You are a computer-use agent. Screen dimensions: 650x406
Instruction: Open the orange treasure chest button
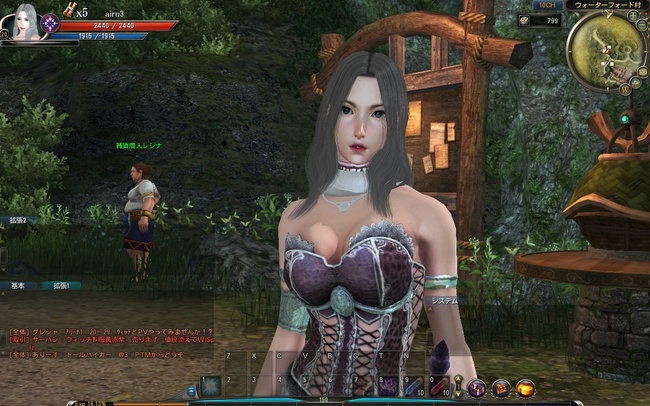point(525,387)
